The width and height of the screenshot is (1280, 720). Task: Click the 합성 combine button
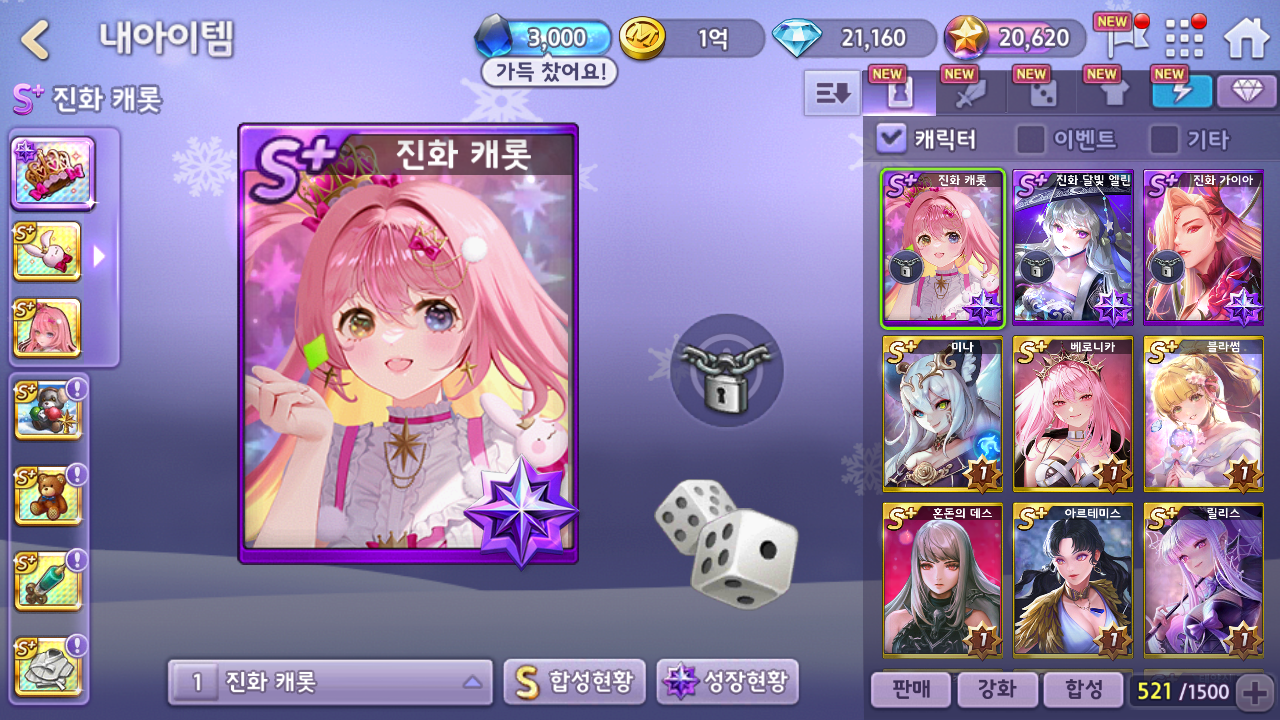point(1083,689)
